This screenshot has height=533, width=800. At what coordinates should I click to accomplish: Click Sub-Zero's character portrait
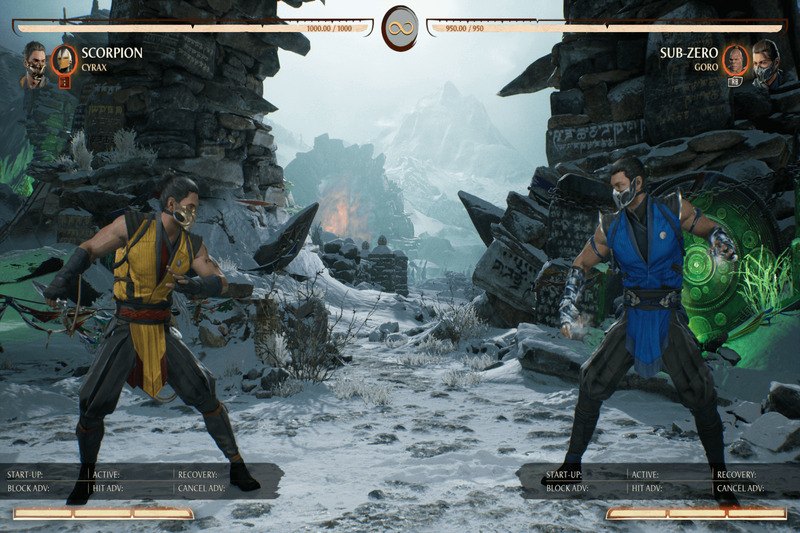(766, 61)
